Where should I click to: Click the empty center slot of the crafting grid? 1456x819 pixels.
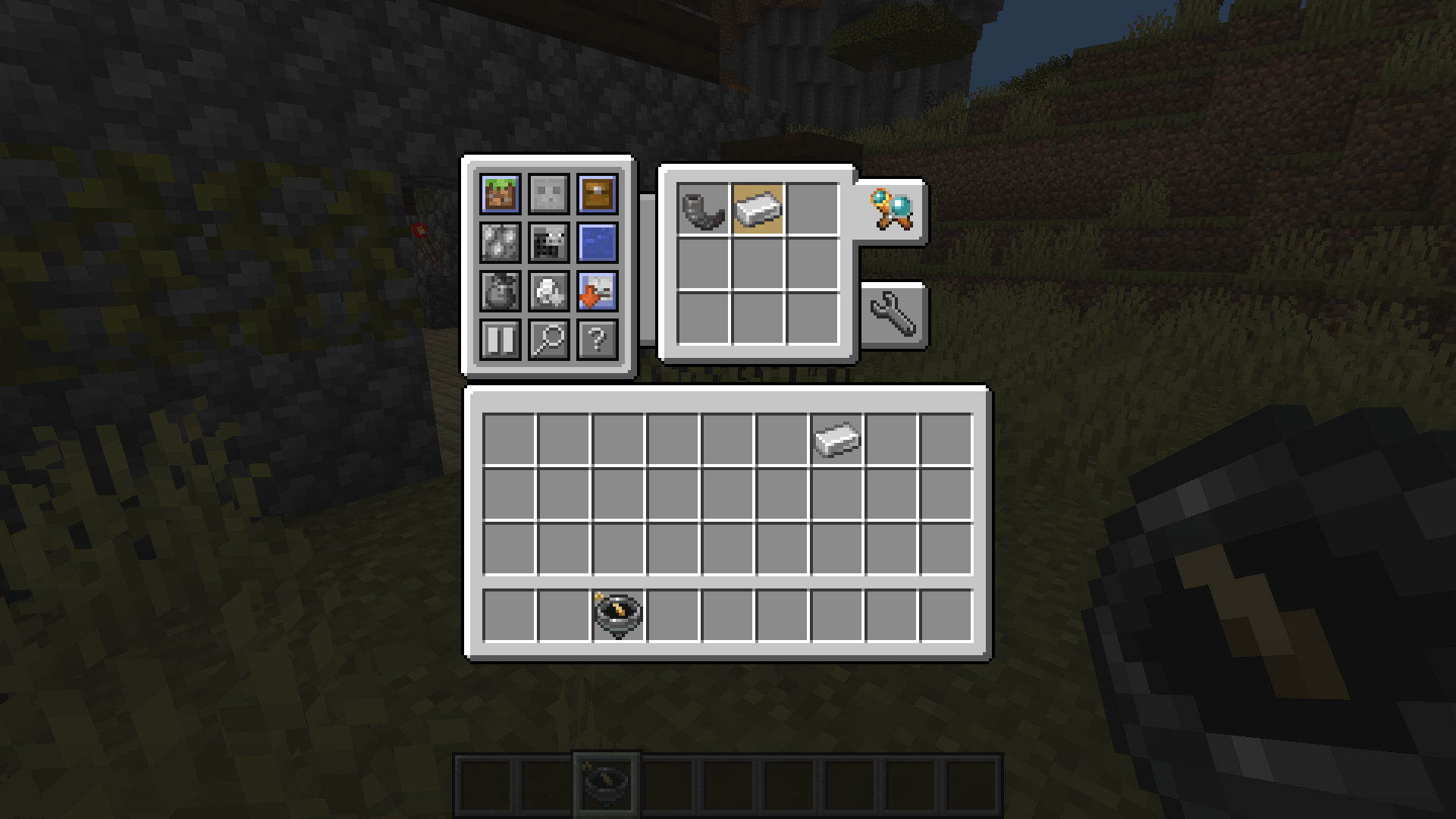click(758, 265)
